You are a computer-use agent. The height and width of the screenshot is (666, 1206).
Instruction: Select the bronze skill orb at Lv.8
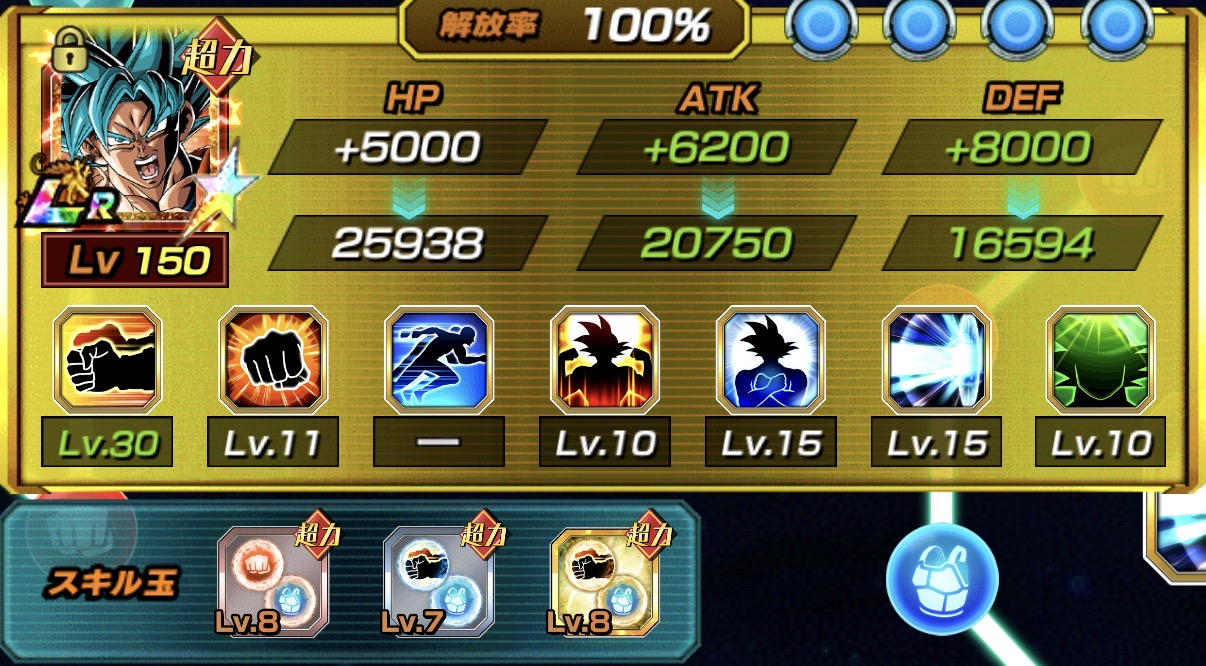click(273, 580)
